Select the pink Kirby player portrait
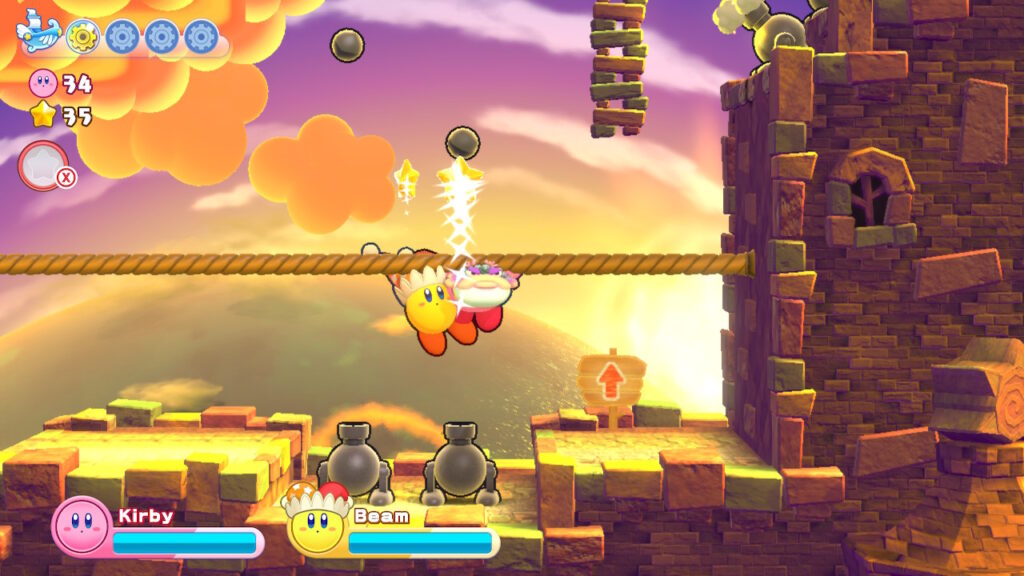This screenshot has height=576, width=1024. [80, 525]
